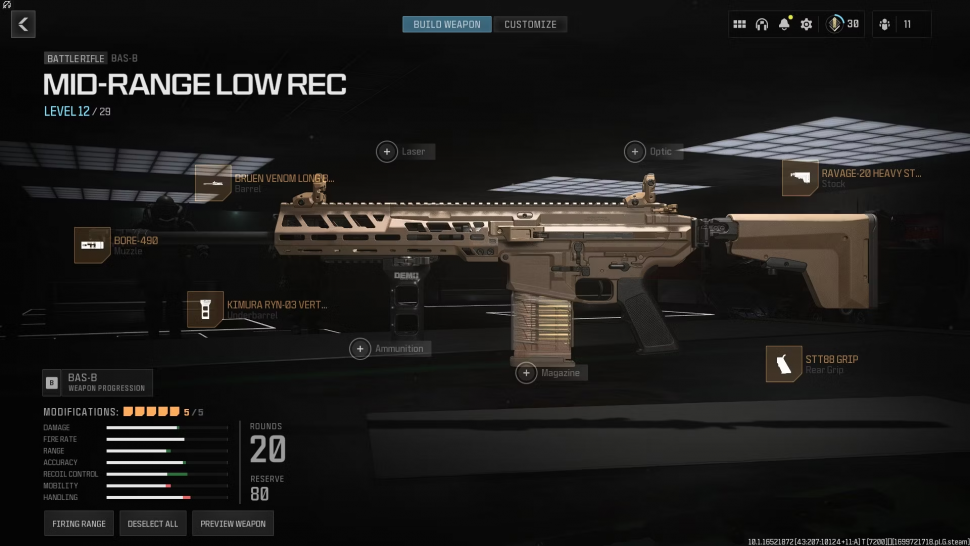Open BAS-B Weapon Progression
This screenshot has height=546, width=970.
point(97,382)
